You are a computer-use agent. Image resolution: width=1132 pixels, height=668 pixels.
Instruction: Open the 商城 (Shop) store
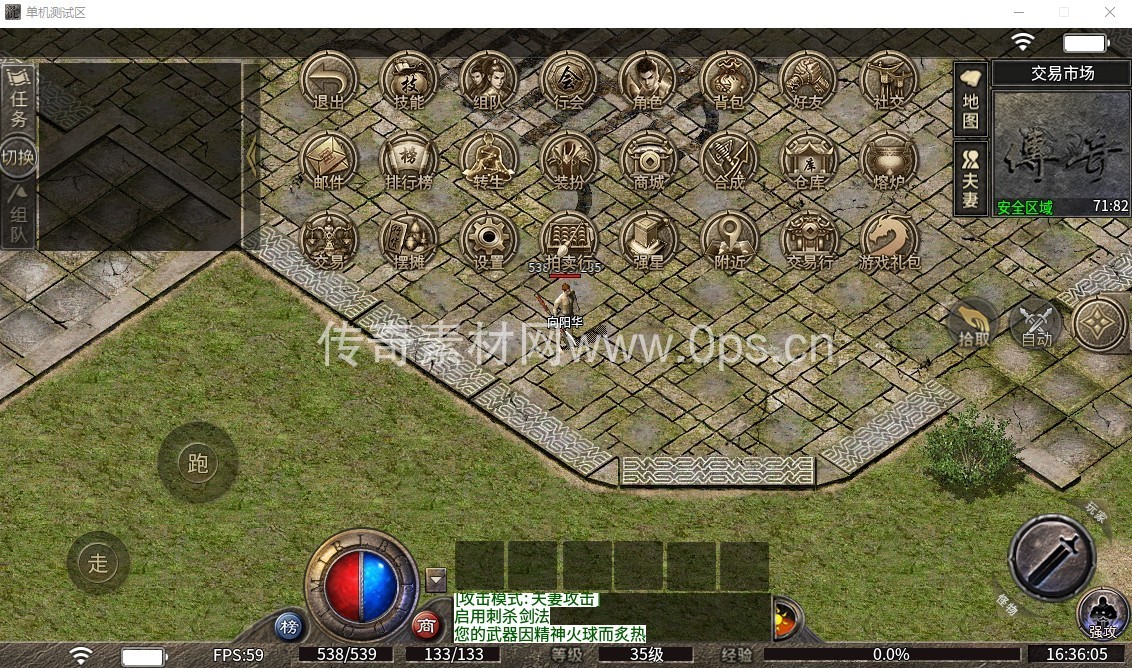point(648,160)
